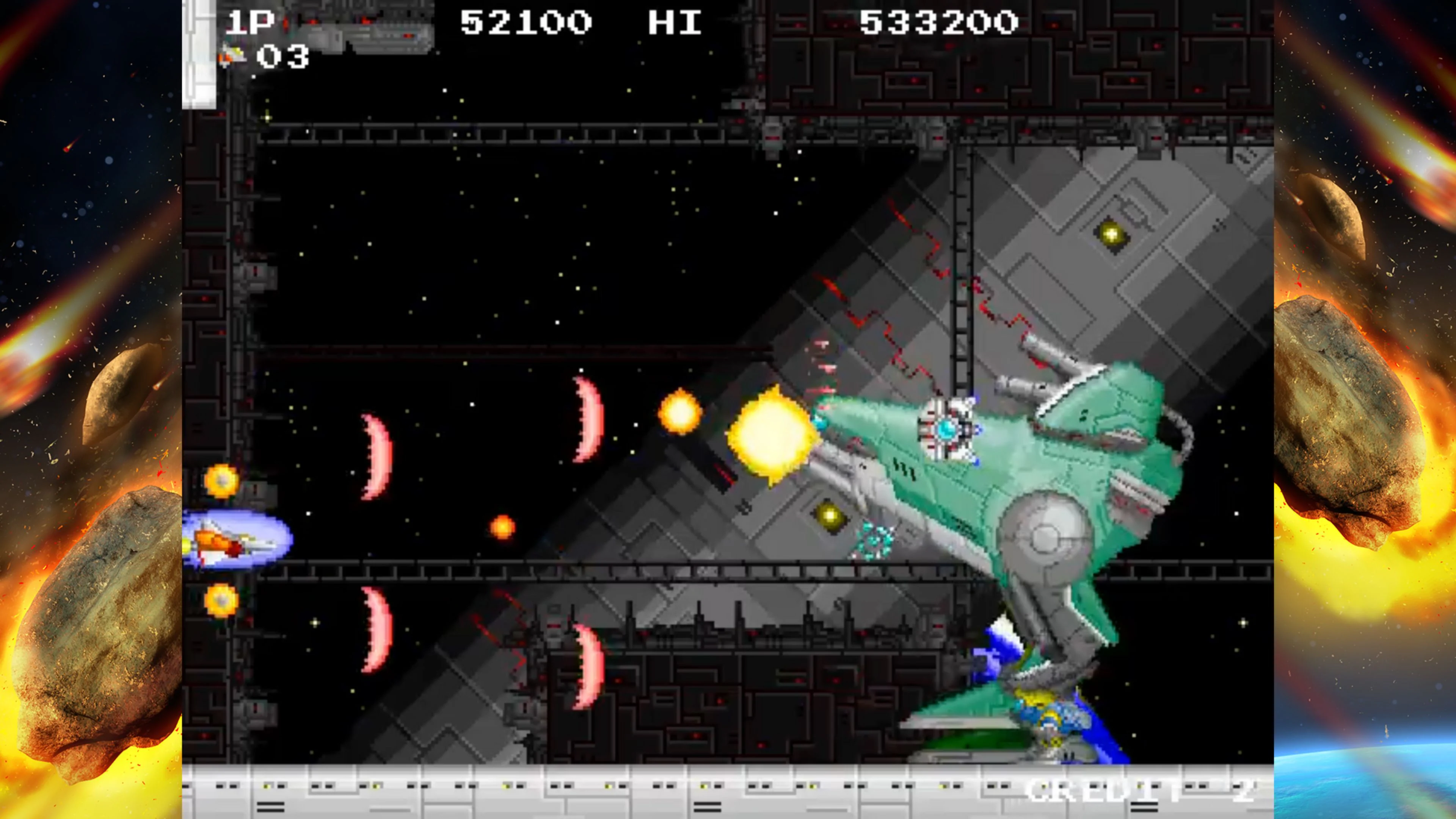Screen dimensions: 1456x819
Task: Click the 1P player label
Action: point(250,22)
